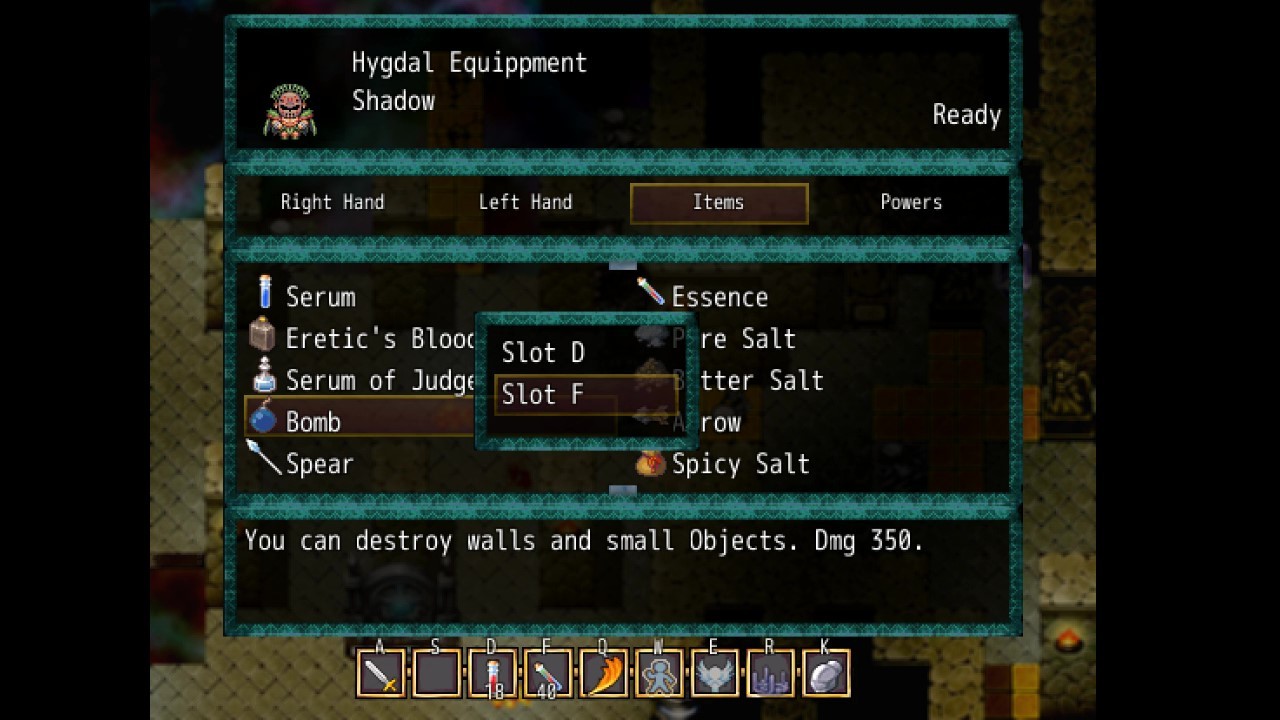This screenshot has height=720, width=1280.
Task: Click the winged helm icon on slot E
Action: (x=713, y=674)
